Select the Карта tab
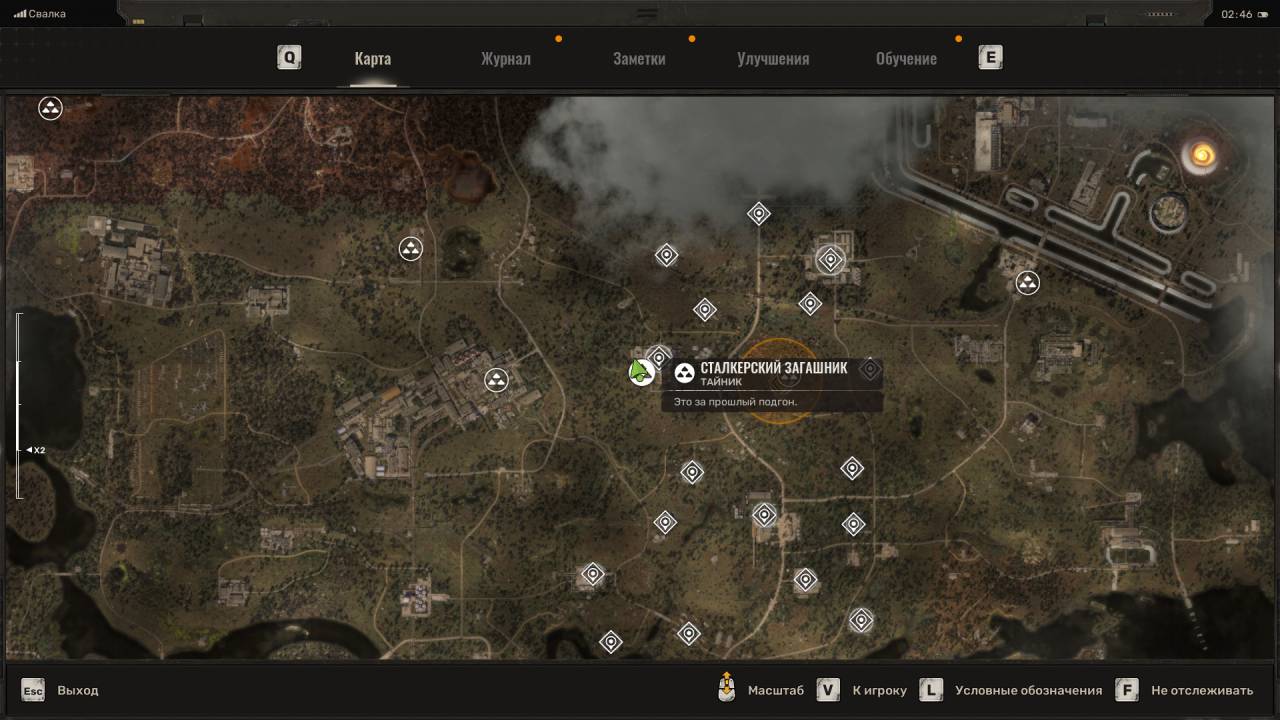The width and height of the screenshot is (1280, 720). 372,58
